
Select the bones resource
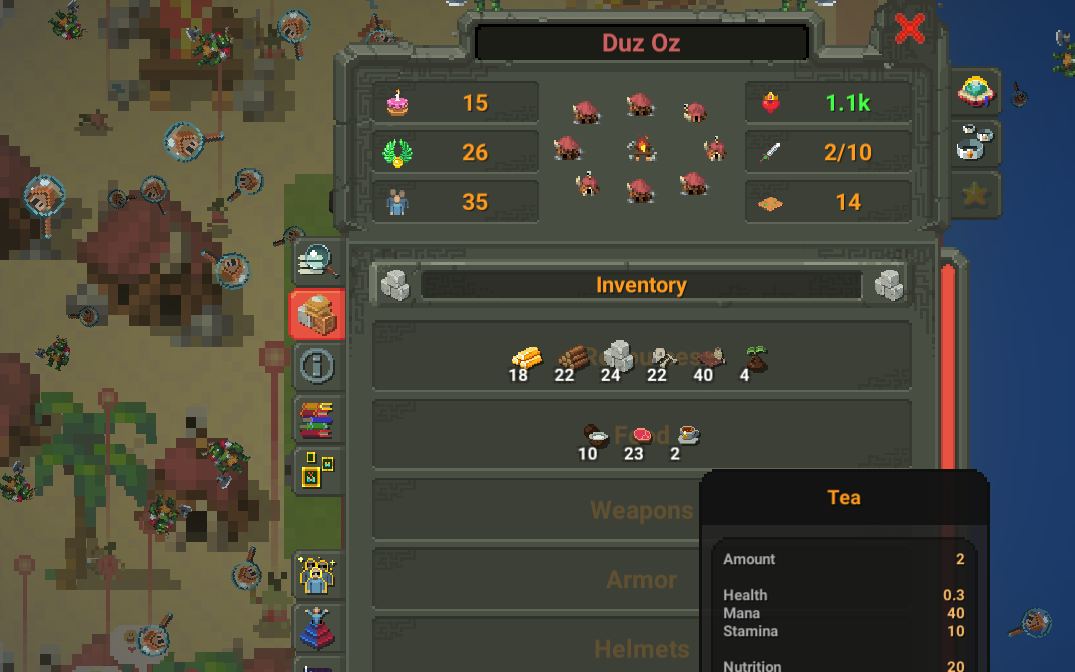click(662, 357)
